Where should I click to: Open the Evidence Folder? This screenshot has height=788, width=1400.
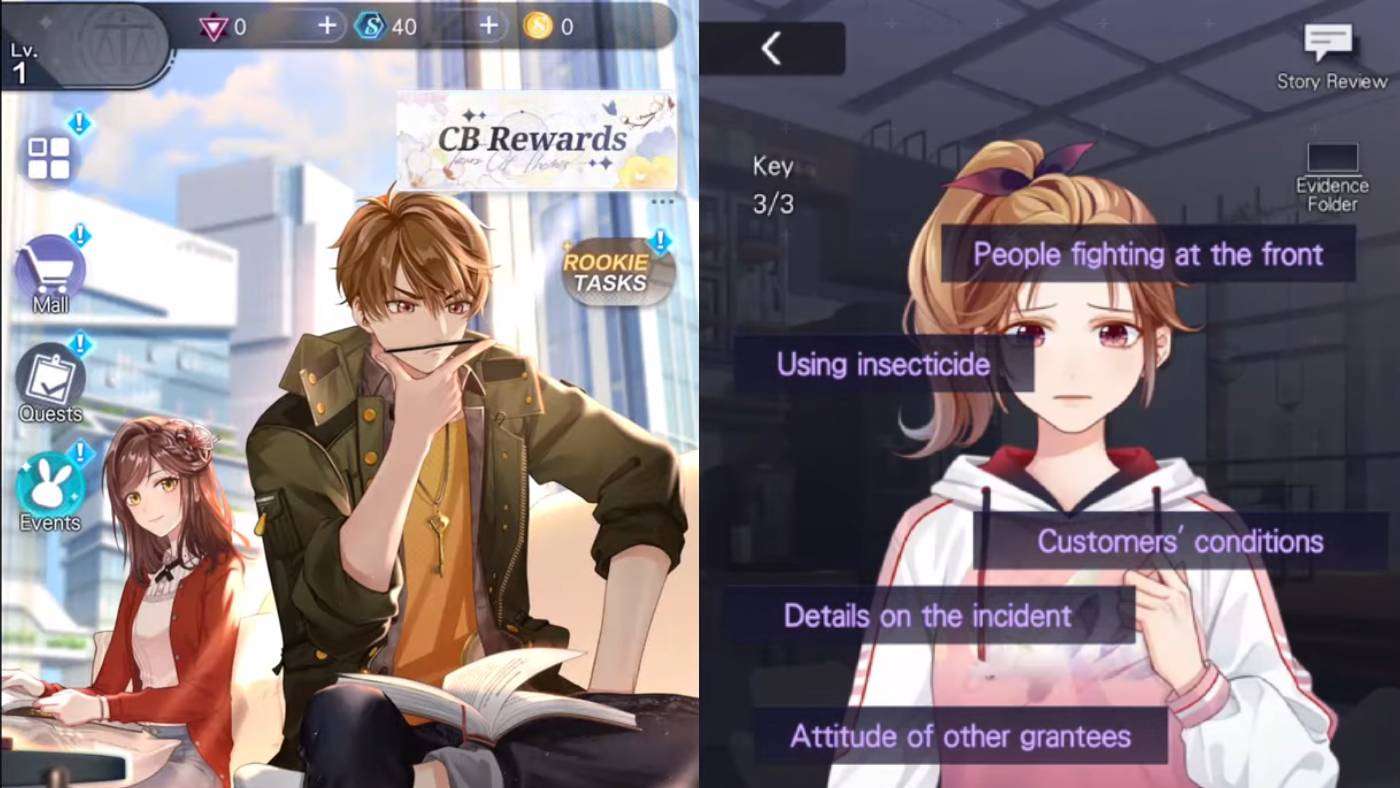coord(1335,168)
